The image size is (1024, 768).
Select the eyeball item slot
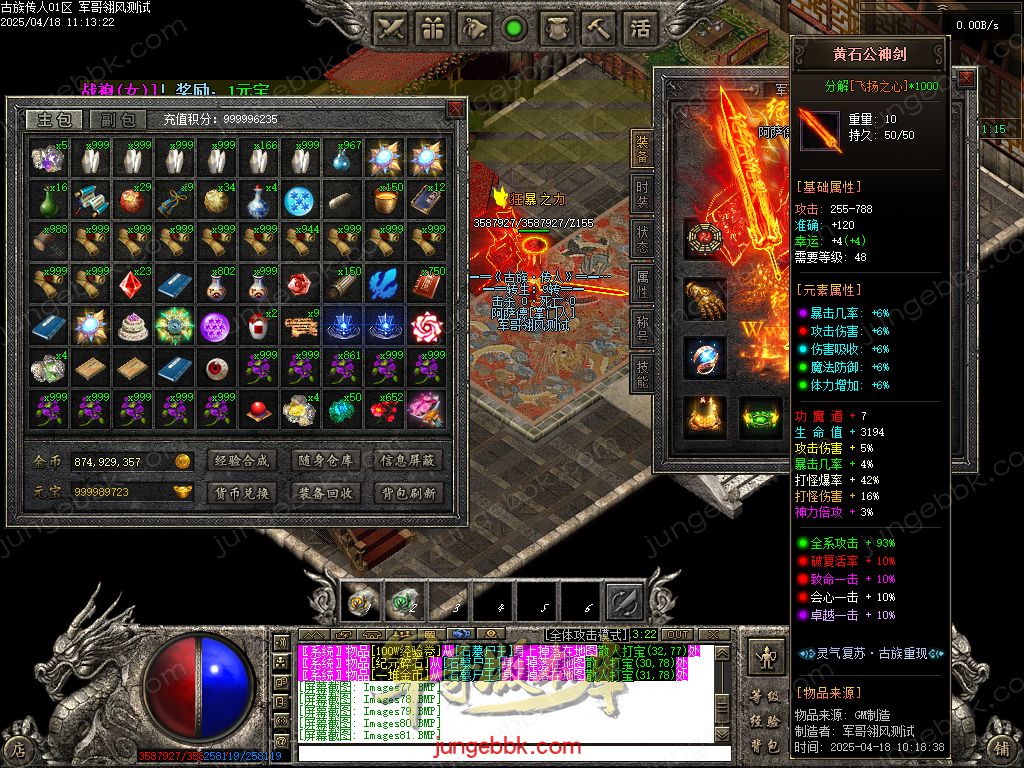(215, 368)
